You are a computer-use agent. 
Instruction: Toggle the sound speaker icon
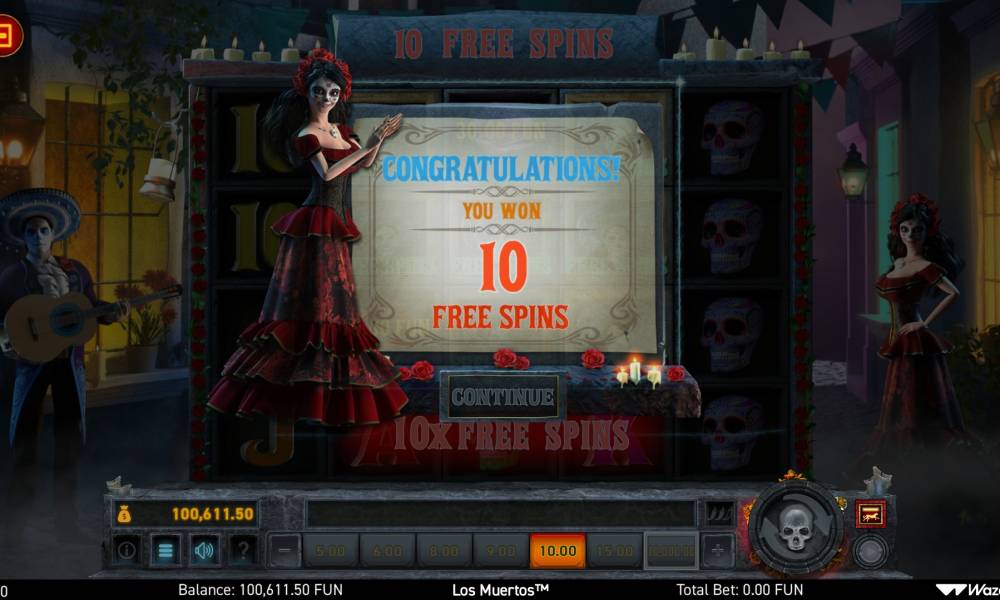pyautogui.click(x=204, y=550)
